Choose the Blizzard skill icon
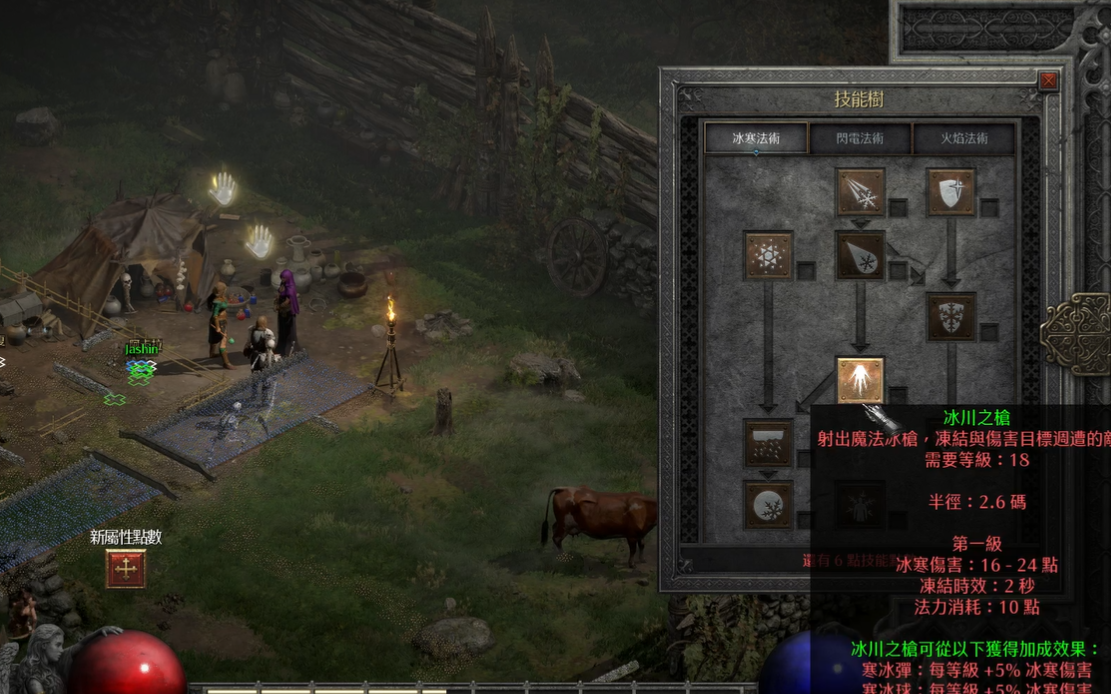1111x694 pixels. point(768,443)
